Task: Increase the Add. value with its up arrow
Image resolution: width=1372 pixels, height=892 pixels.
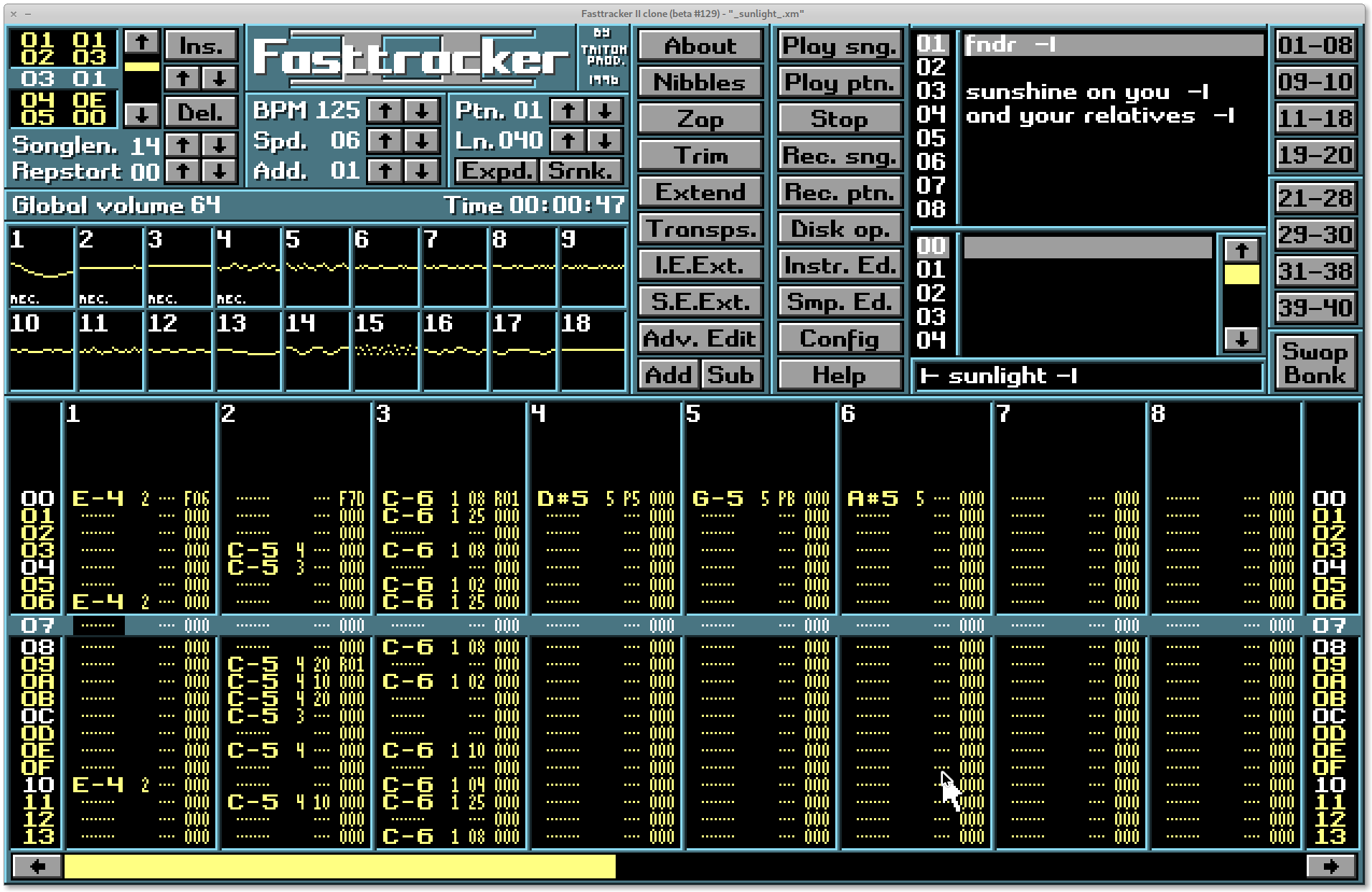Action: tap(385, 171)
